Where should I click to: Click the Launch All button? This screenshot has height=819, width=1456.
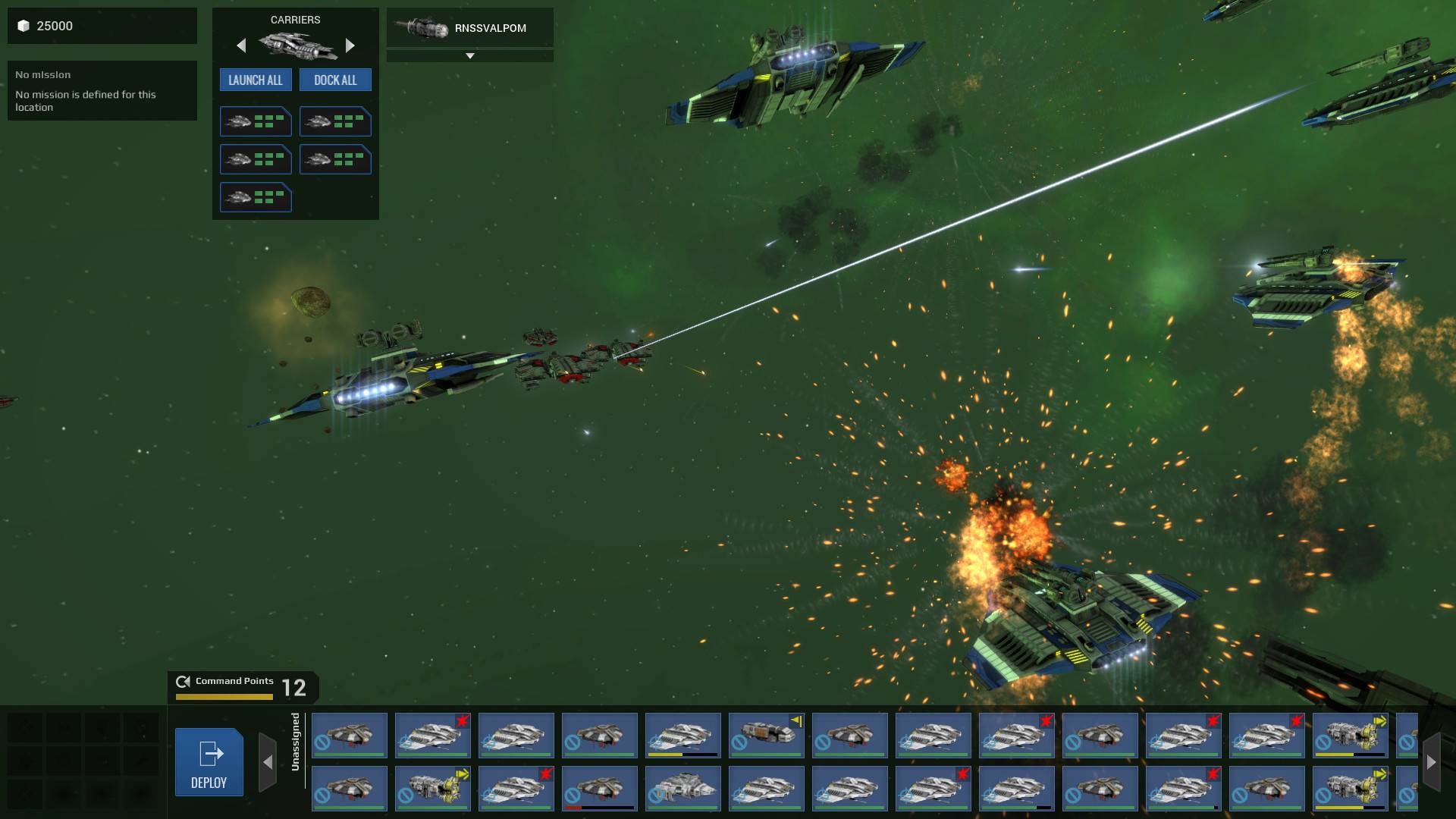[x=255, y=80]
